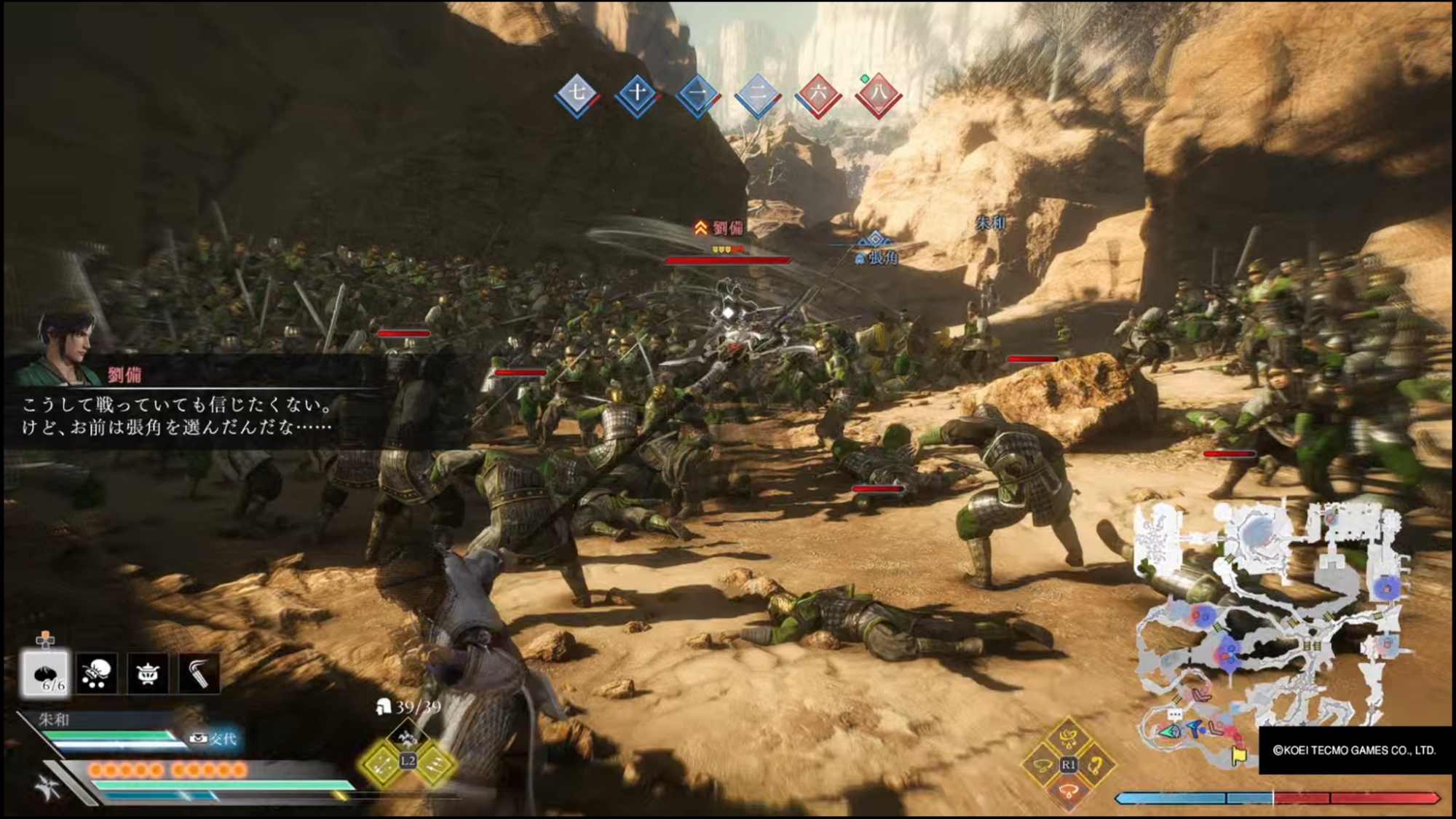This screenshot has height=819, width=1456.
Task: Select the bundled sticks item slot
Action: [199, 673]
